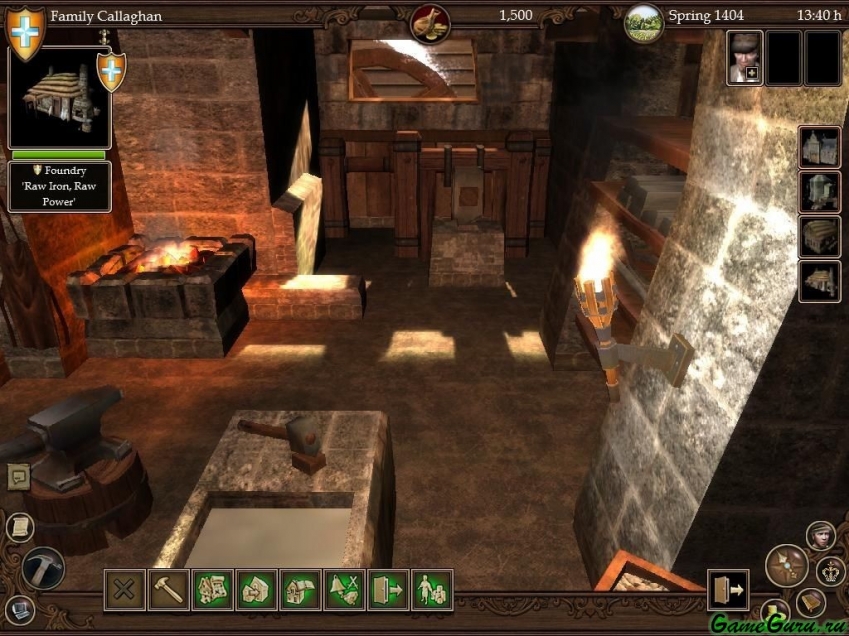The image size is (849, 636).
Task: Open the parchment scroll icon
Action: 19,527
